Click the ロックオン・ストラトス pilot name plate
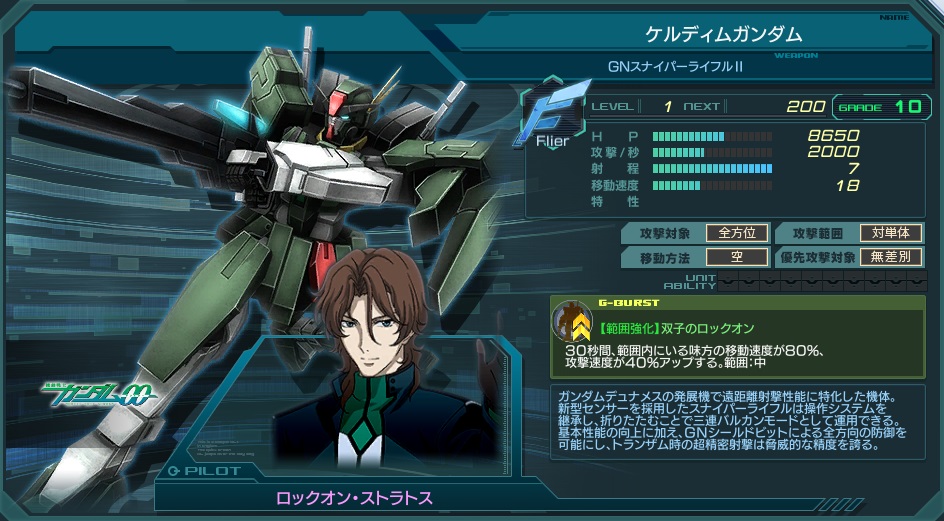The image size is (944, 521). coord(354,497)
